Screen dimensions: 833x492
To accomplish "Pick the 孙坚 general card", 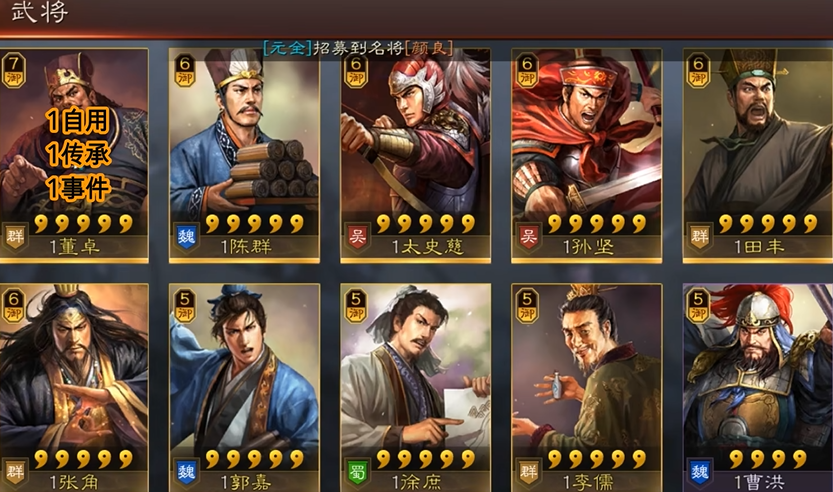I will point(586,155).
